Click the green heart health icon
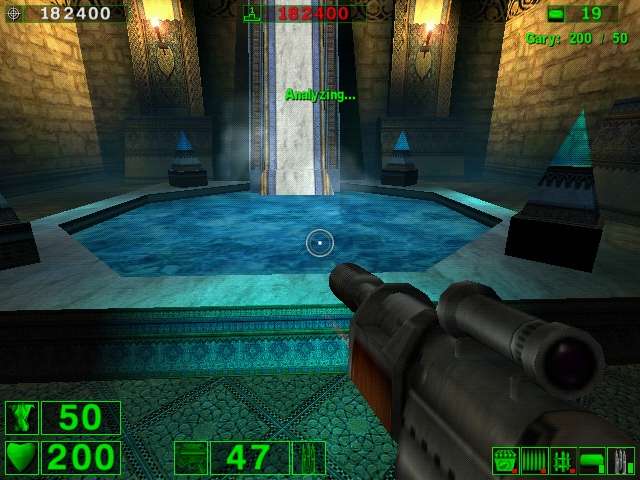Viewport: 640px width, 480px height. [x=21, y=458]
